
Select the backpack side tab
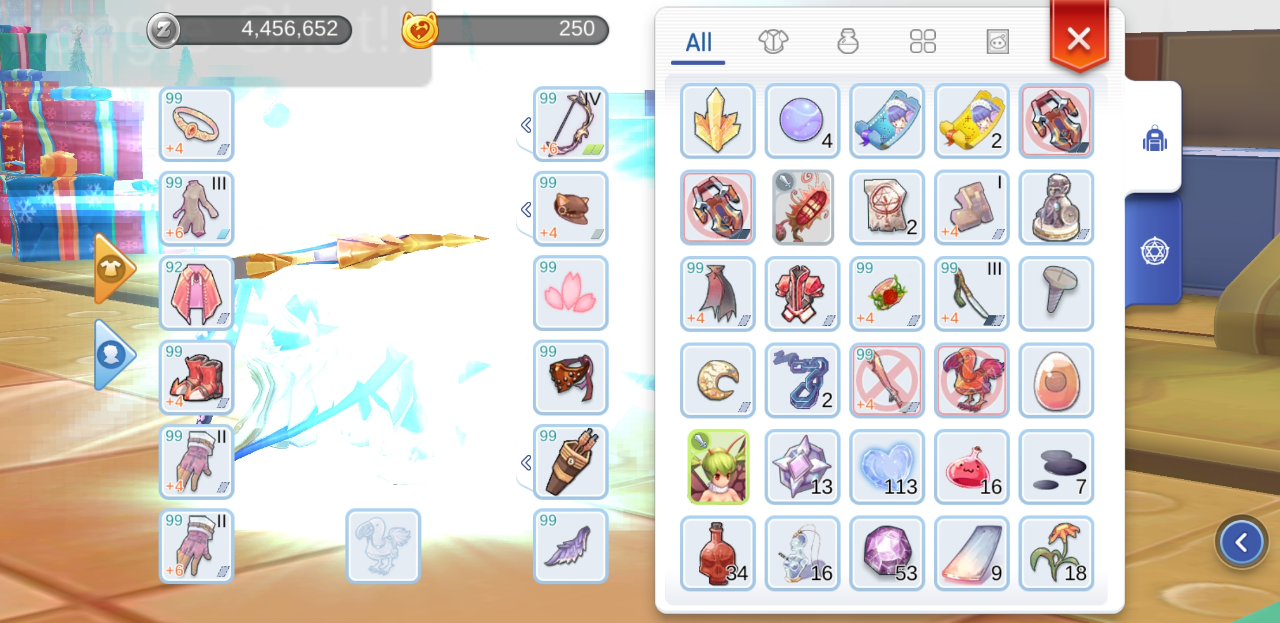click(1154, 139)
